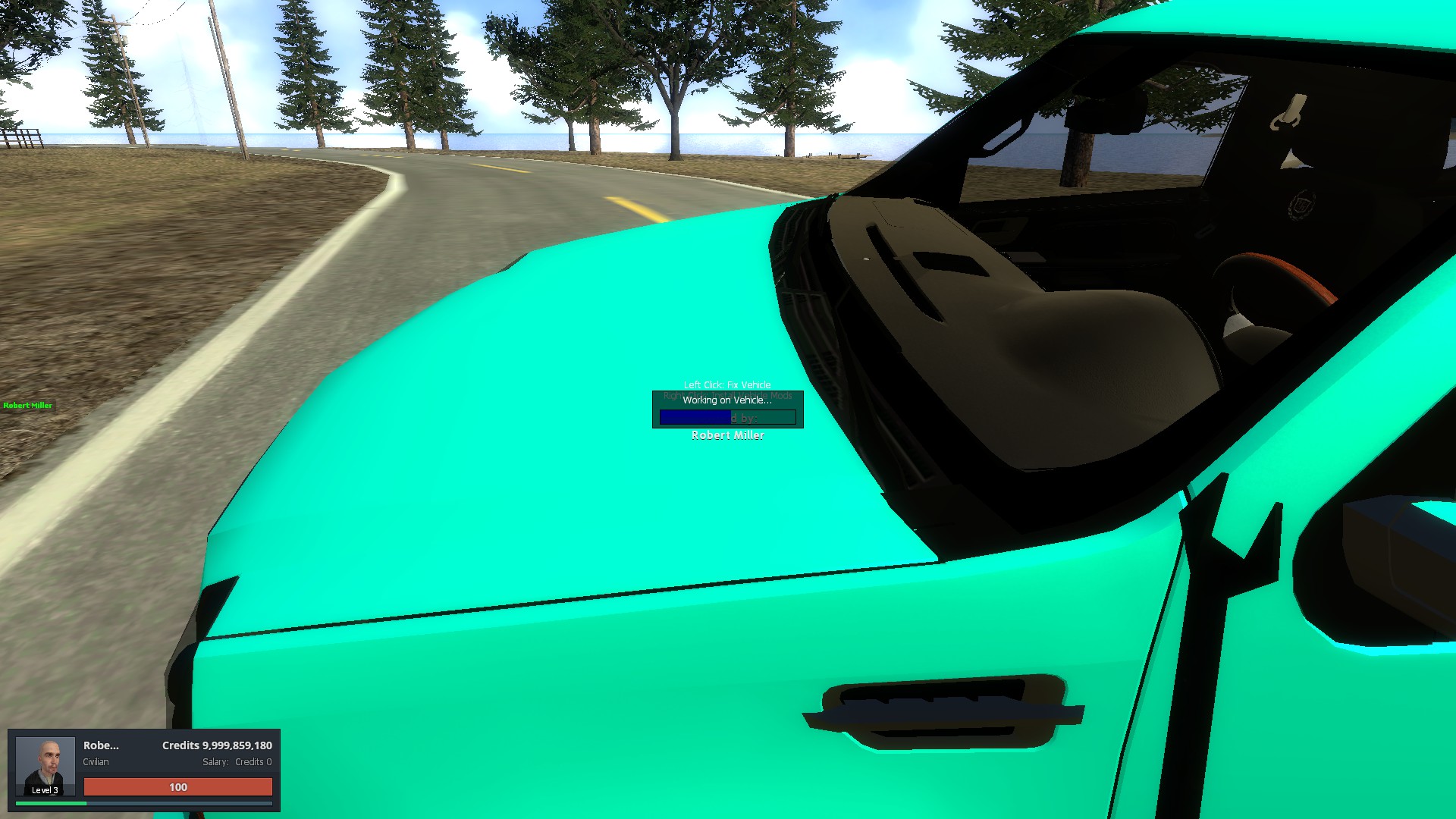
Task: Click the Credits balance of 9,999,859,180
Action: click(217, 745)
